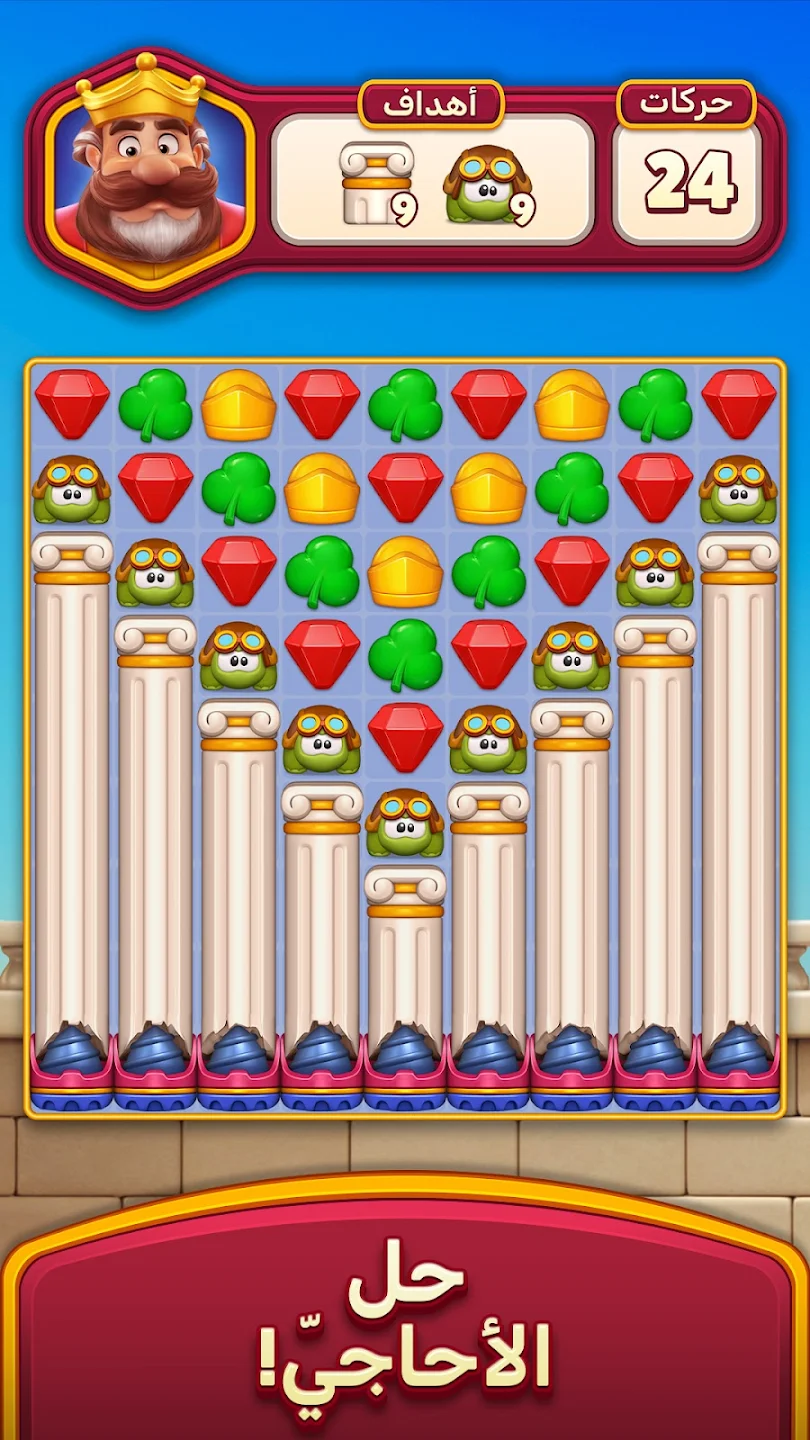Tap the turtle atop the shortest pillar

pyautogui.click(x=405, y=823)
